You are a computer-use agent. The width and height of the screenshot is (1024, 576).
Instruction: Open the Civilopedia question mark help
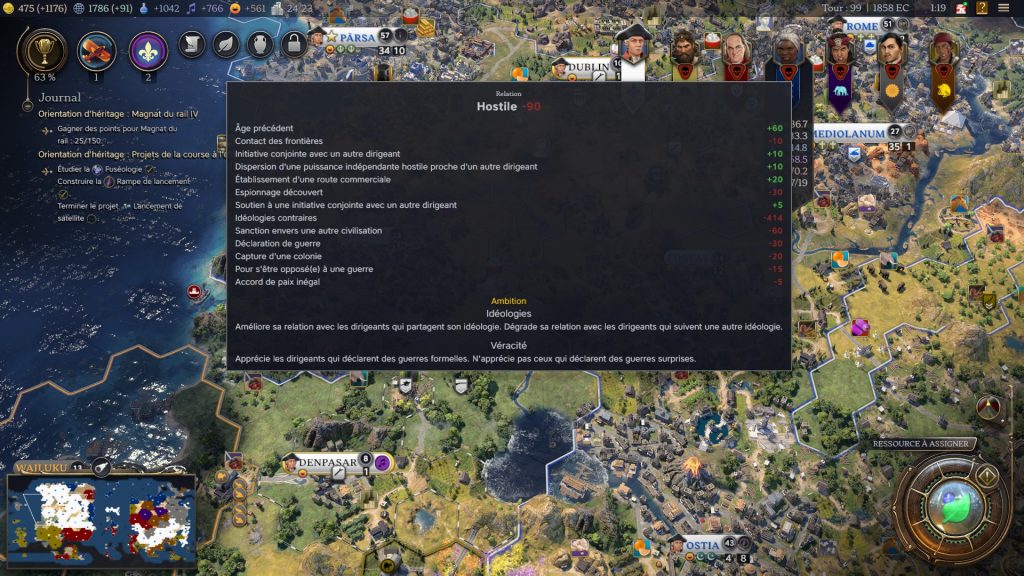[x=982, y=8]
